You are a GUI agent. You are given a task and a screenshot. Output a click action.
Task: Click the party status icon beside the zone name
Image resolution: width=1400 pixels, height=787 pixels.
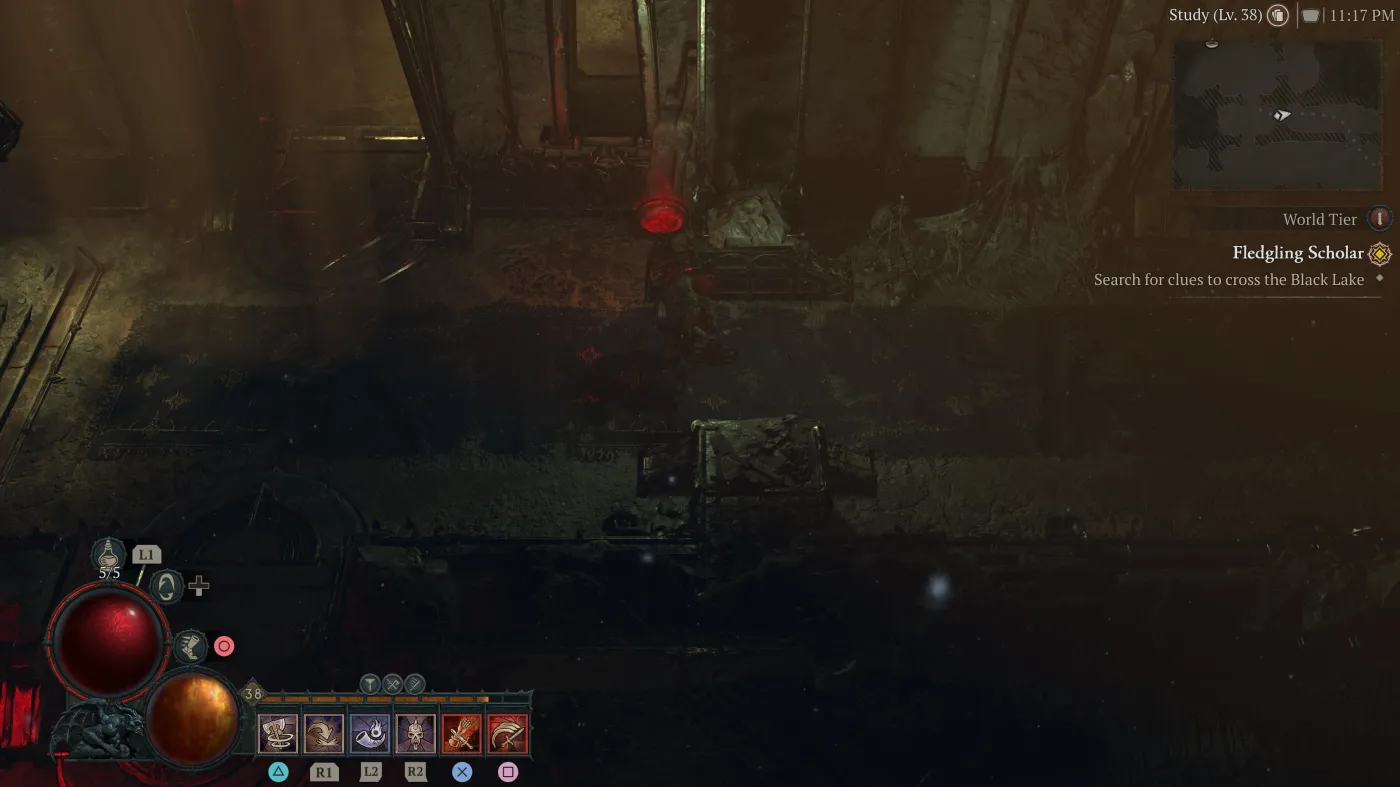coord(1277,15)
